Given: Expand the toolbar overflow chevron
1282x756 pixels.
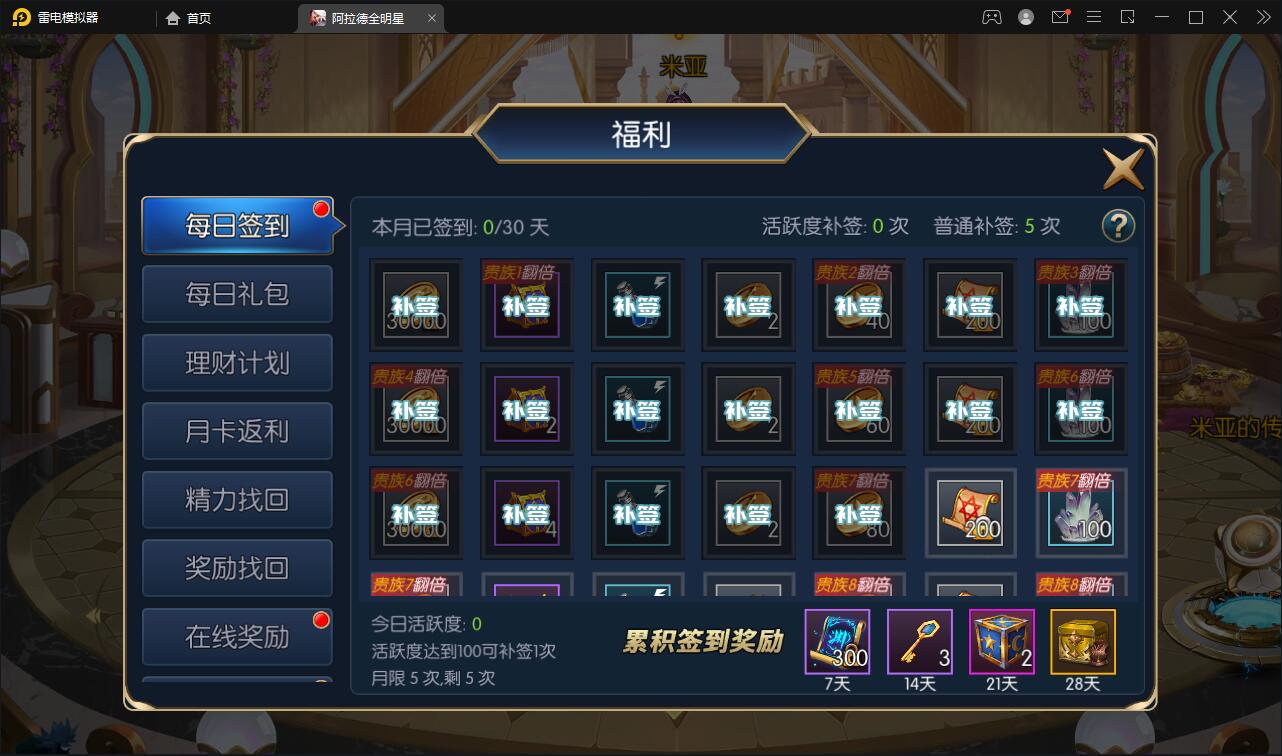Looking at the screenshot, I should click(1262, 17).
